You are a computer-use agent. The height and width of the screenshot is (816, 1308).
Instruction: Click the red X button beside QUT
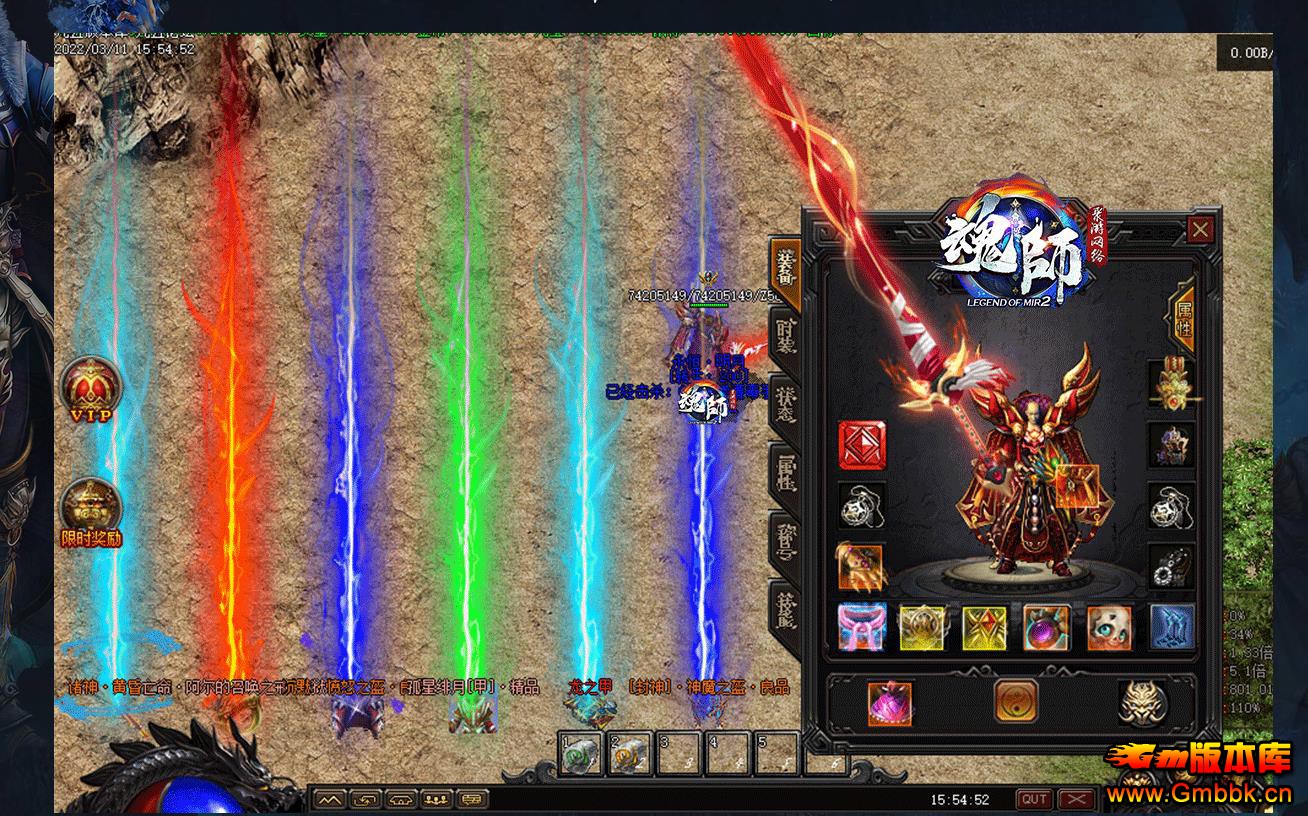point(1076,799)
